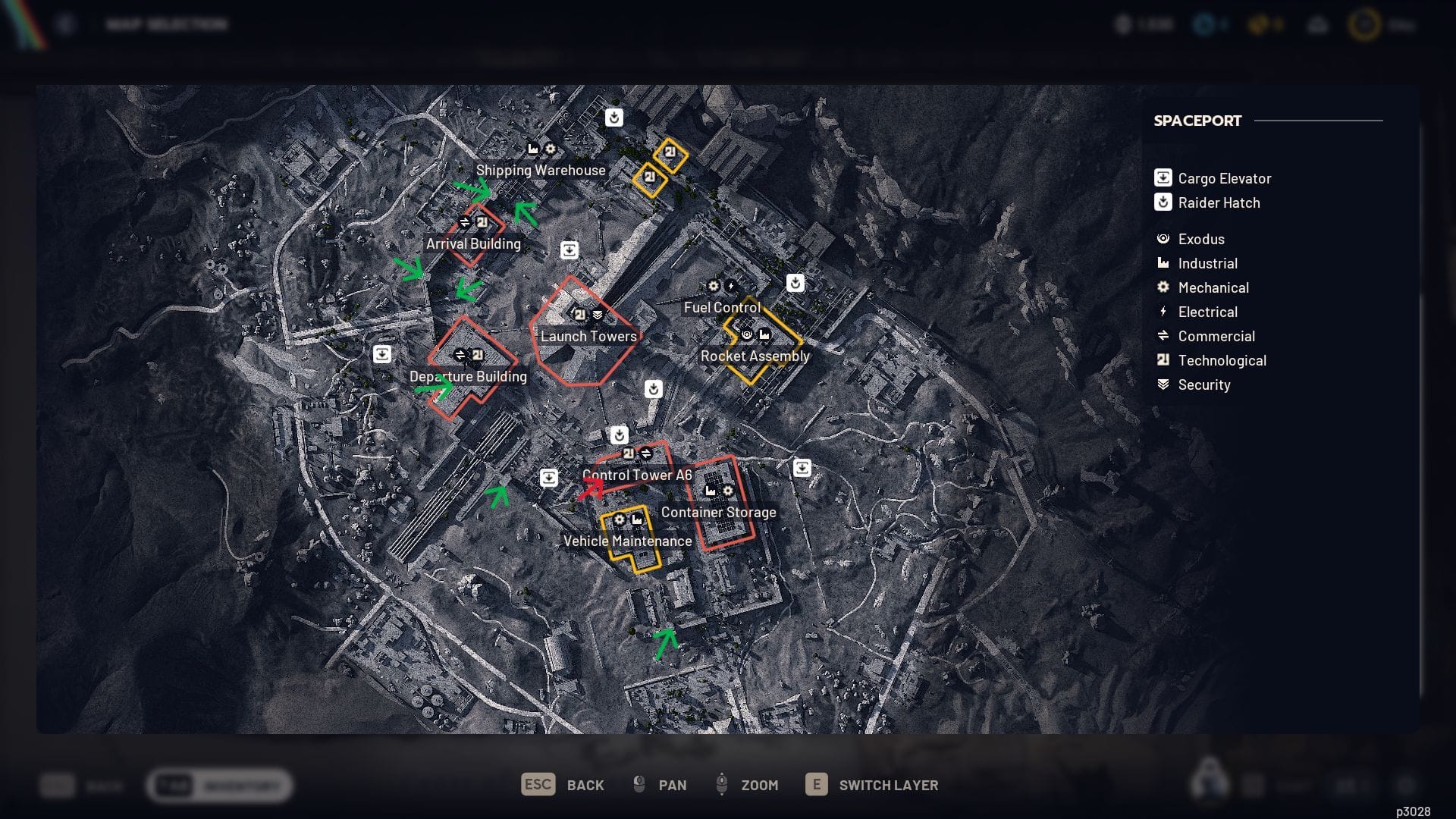This screenshot has height=819, width=1456.
Task: Click the Security layers icon in the legend
Action: 1165,384
